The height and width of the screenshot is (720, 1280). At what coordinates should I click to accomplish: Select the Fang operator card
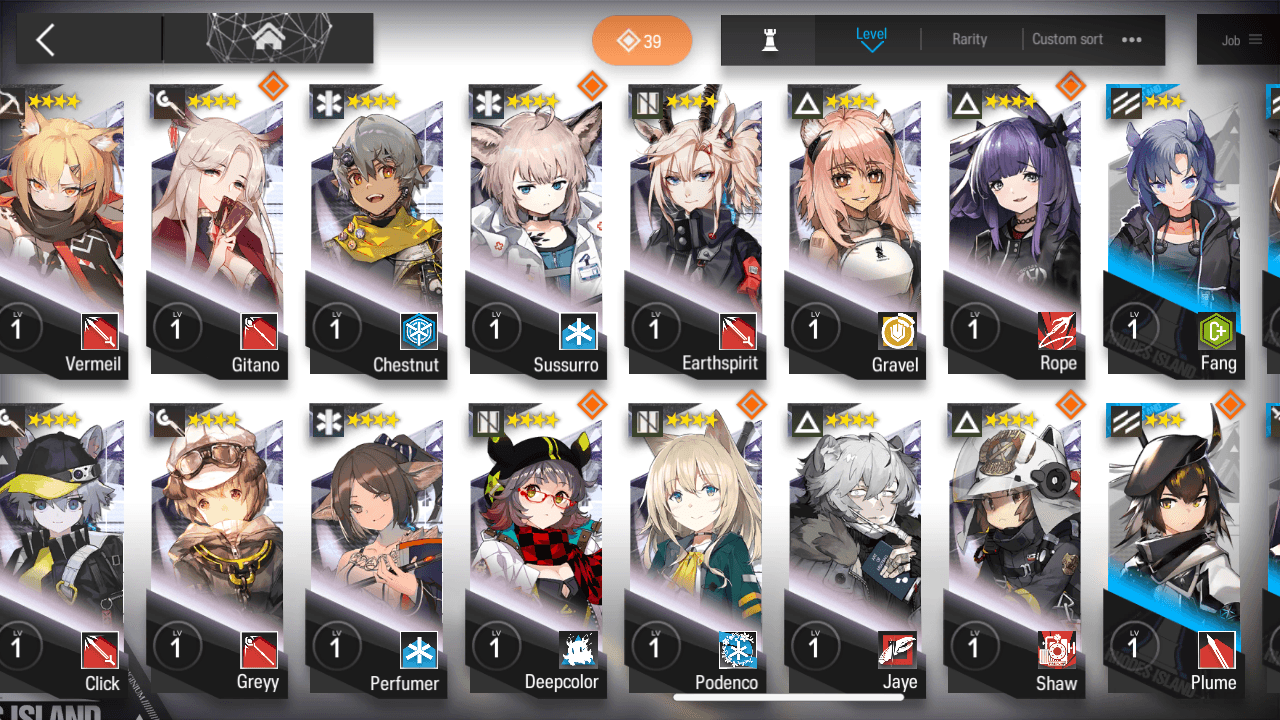pos(1177,230)
